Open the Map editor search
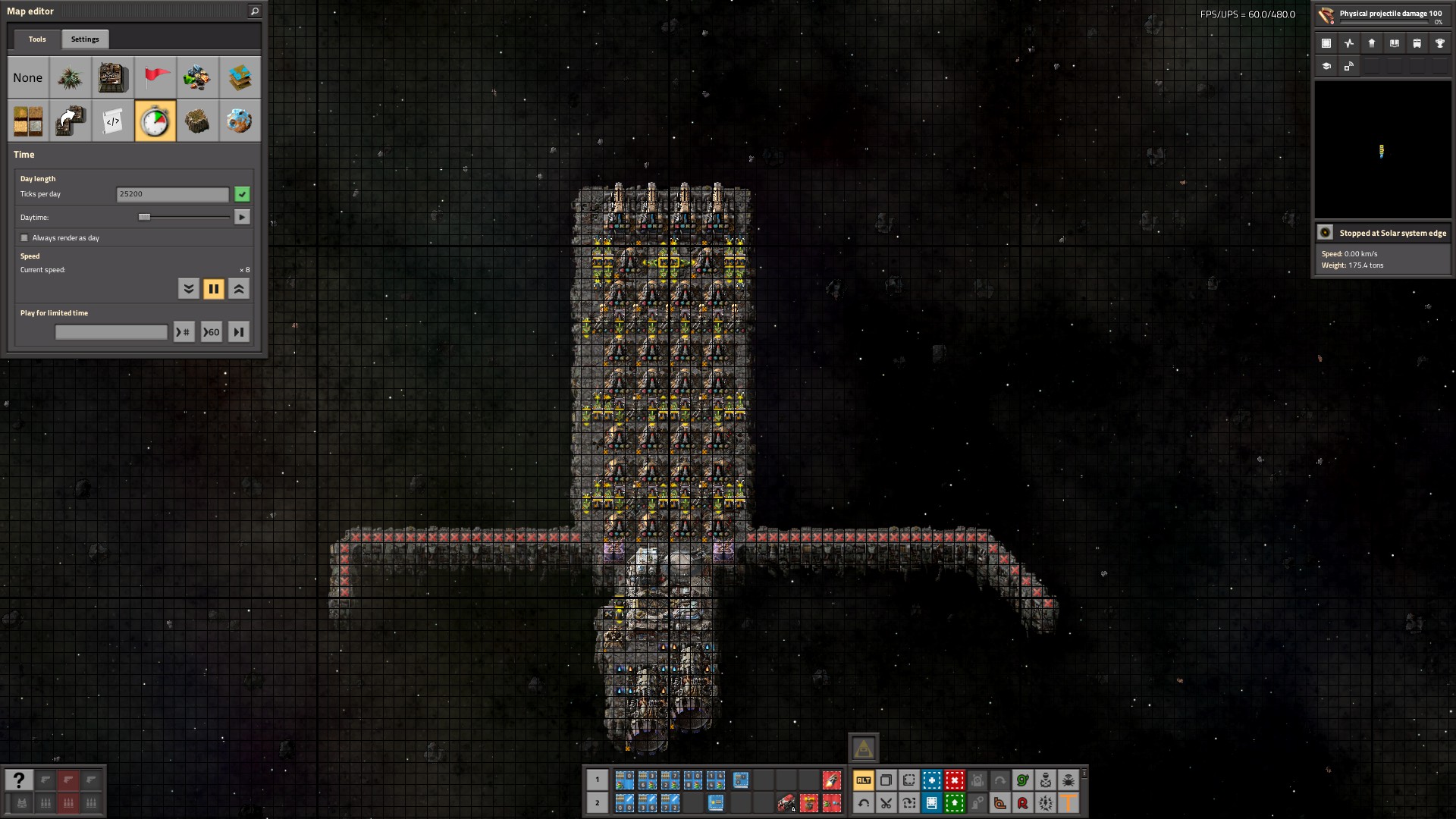This screenshot has width=1456, height=819. click(x=255, y=11)
